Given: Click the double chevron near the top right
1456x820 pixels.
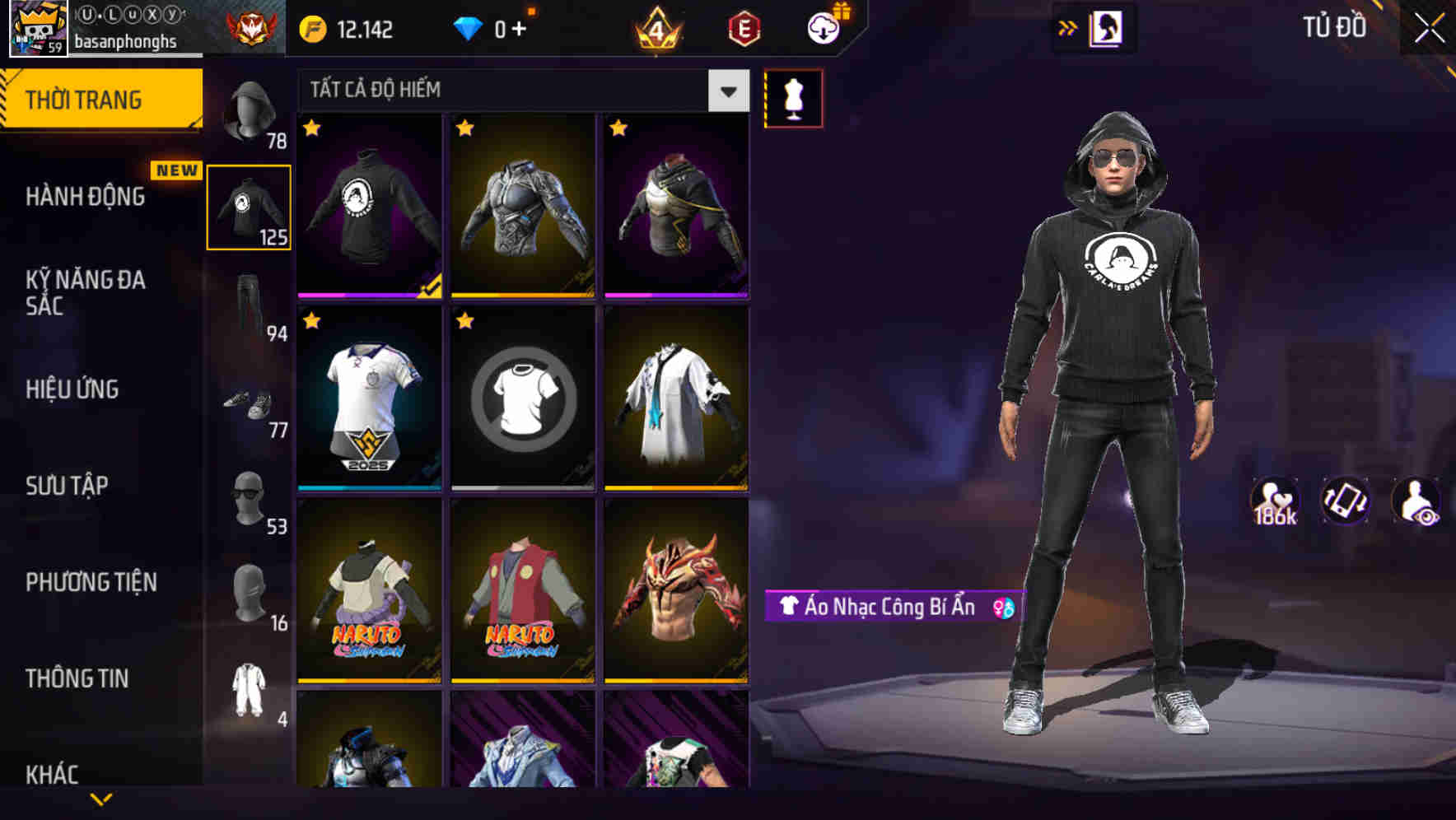Looking at the screenshot, I should pos(1068,27).
